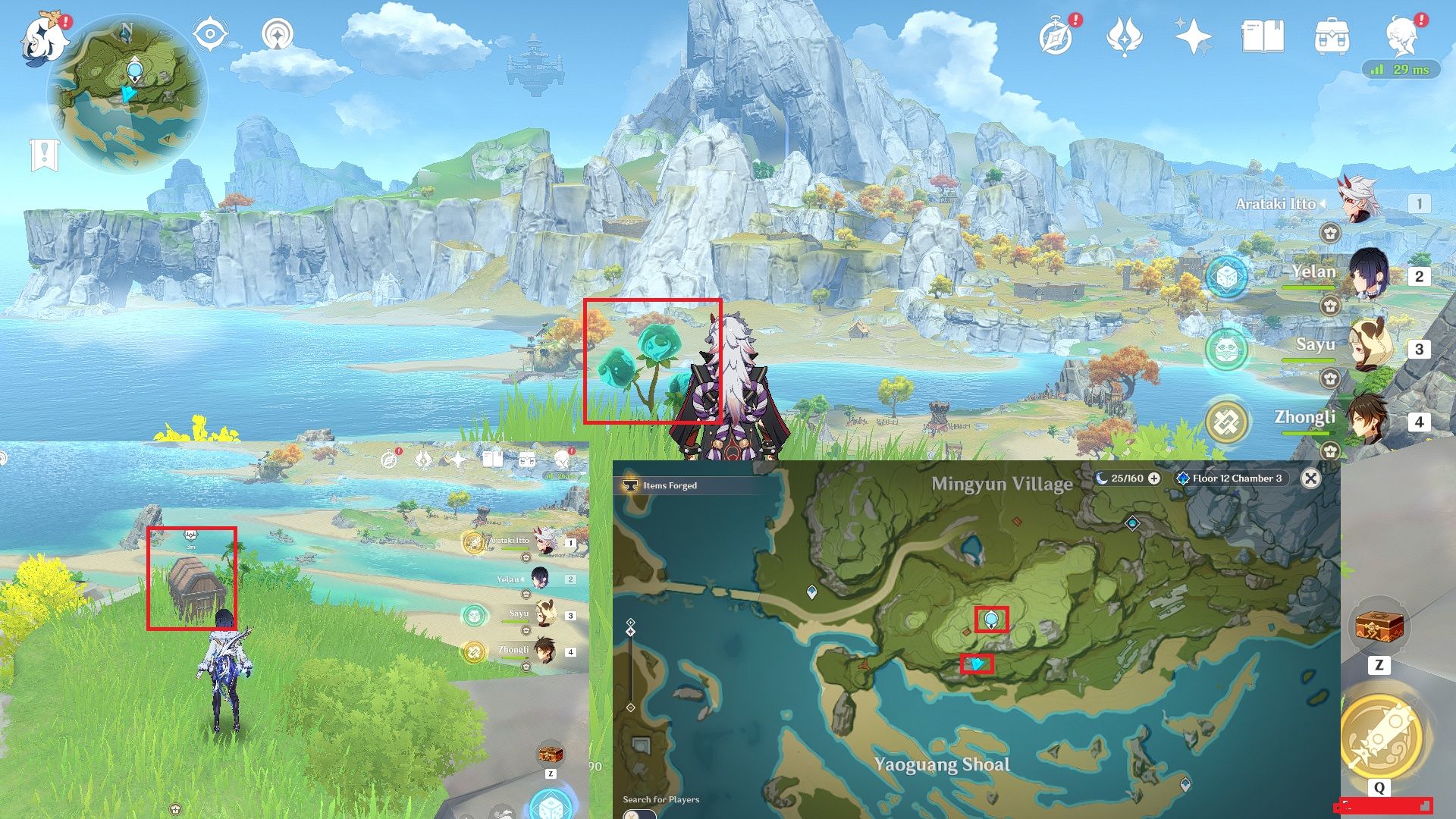Close the map overlay with the X
The height and width of the screenshot is (819, 1456).
click(x=1311, y=479)
